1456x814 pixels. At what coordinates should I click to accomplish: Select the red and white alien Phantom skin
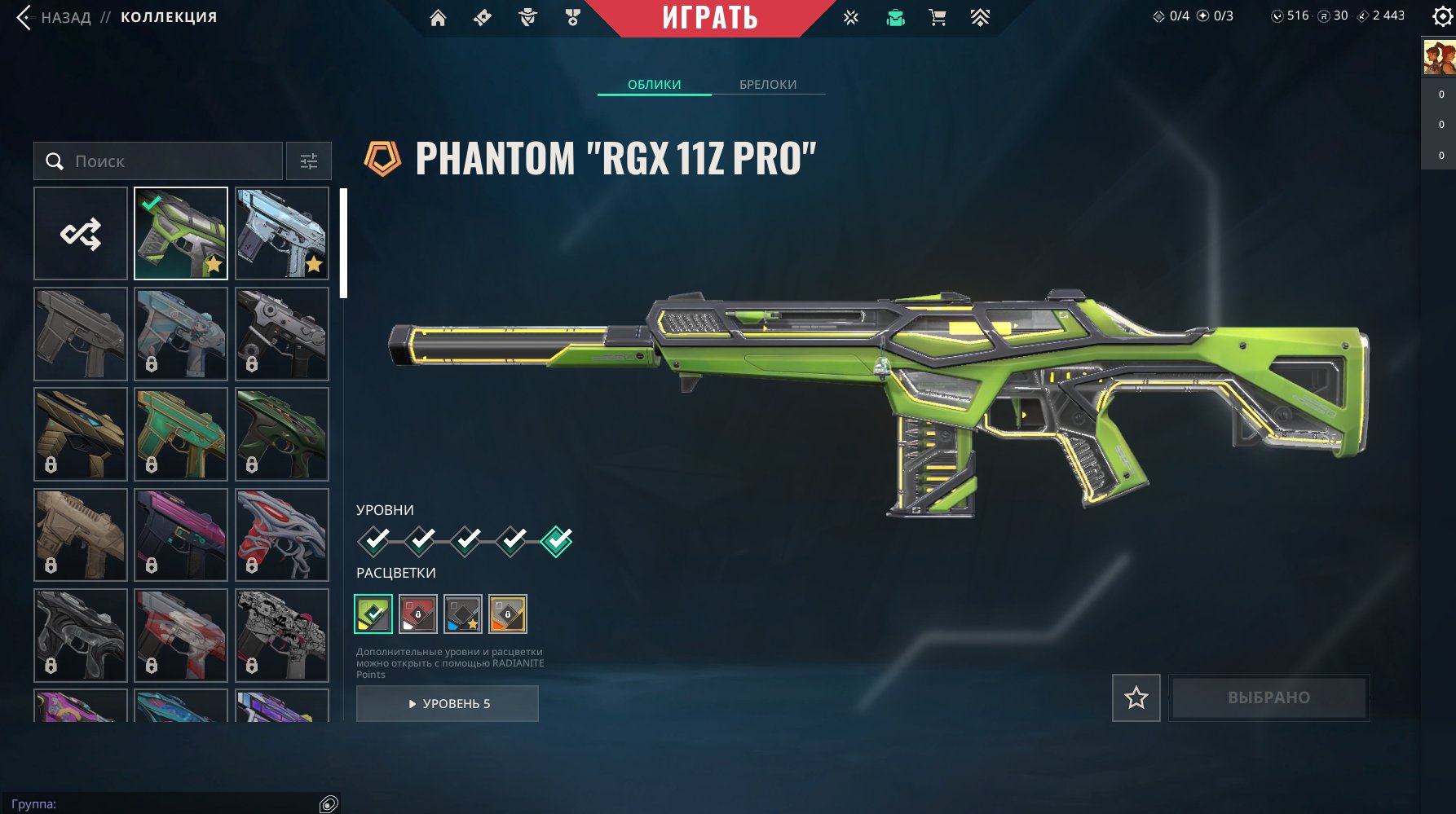point(281,535)
